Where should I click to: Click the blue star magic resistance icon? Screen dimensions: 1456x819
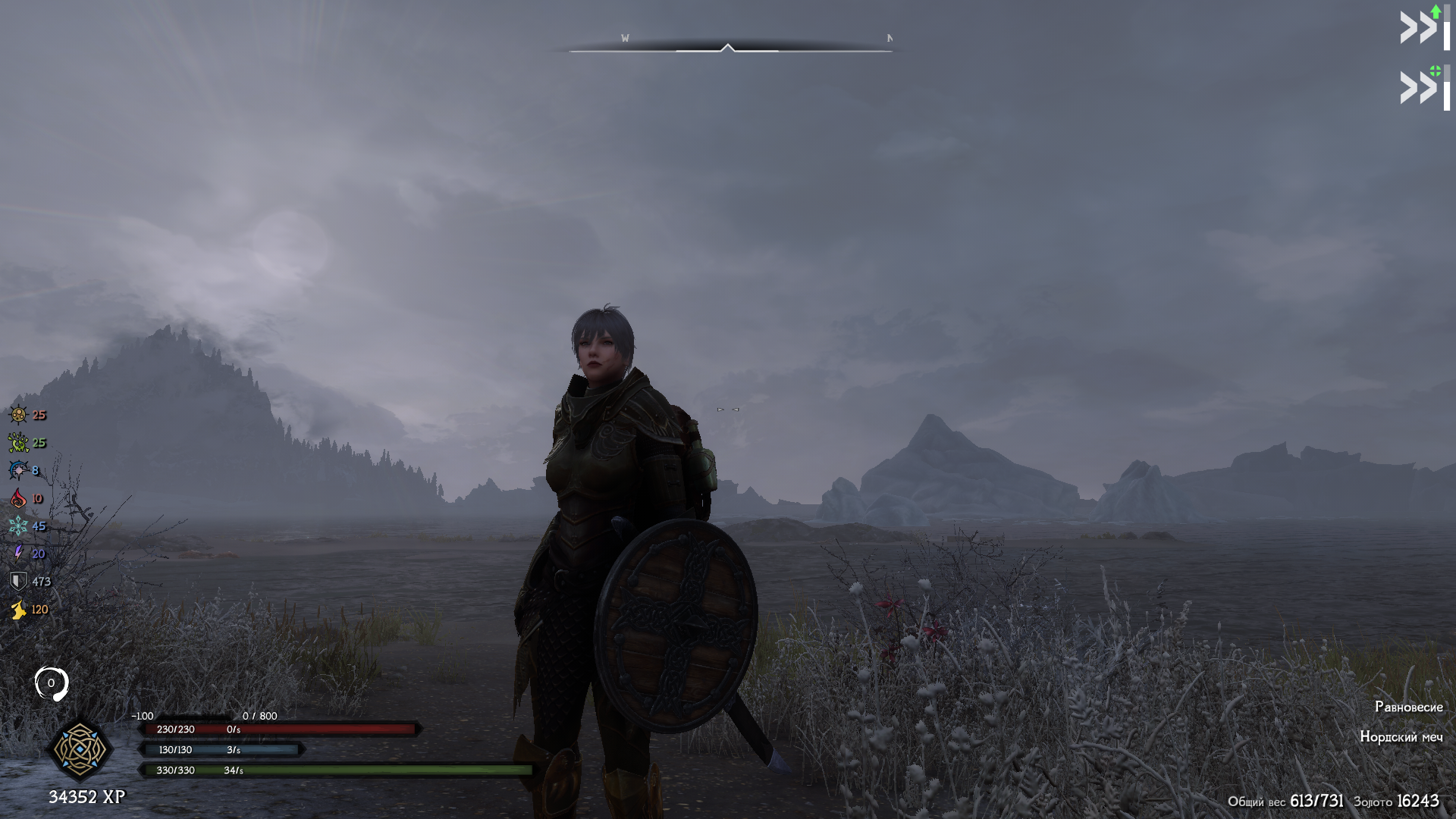coord(18,470)
